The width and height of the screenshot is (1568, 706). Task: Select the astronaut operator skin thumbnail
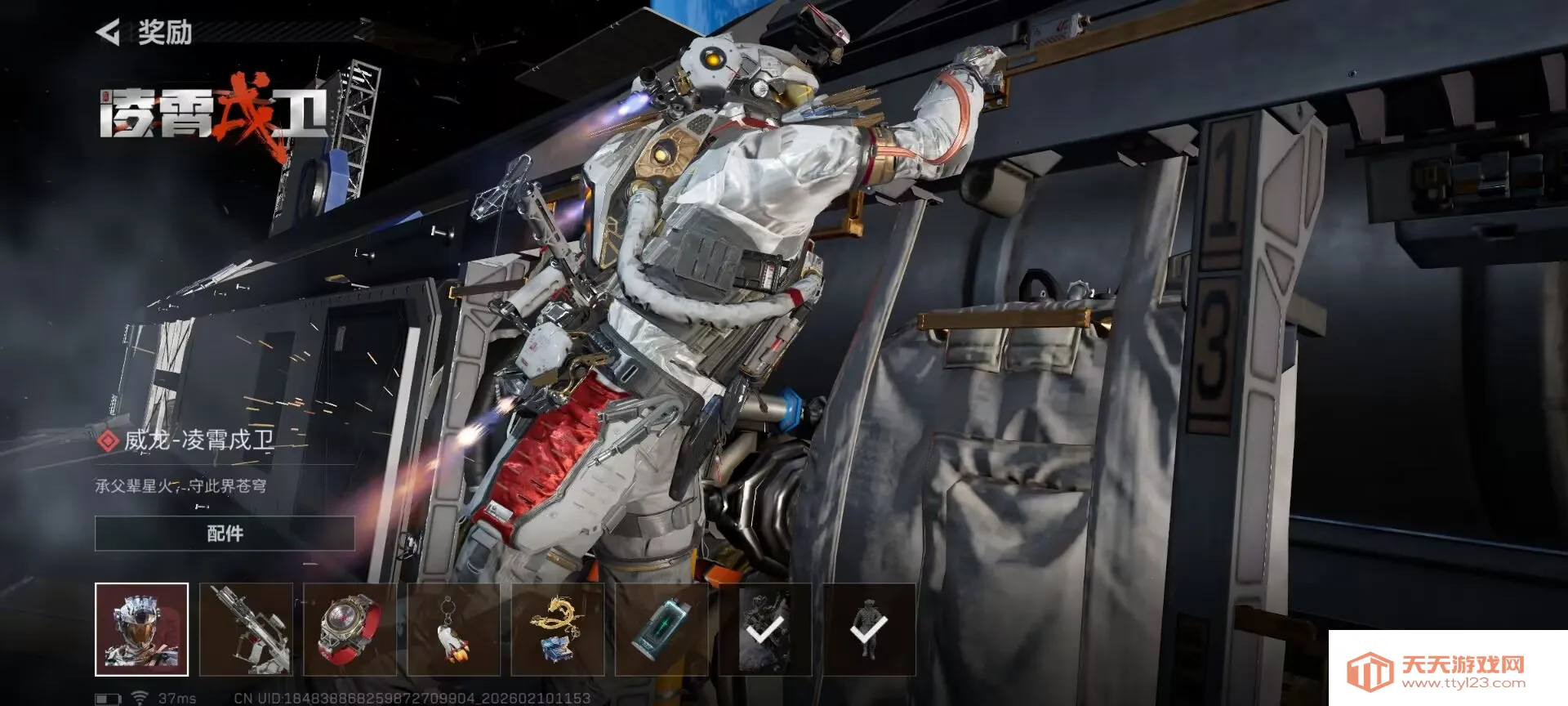[141, 629]
